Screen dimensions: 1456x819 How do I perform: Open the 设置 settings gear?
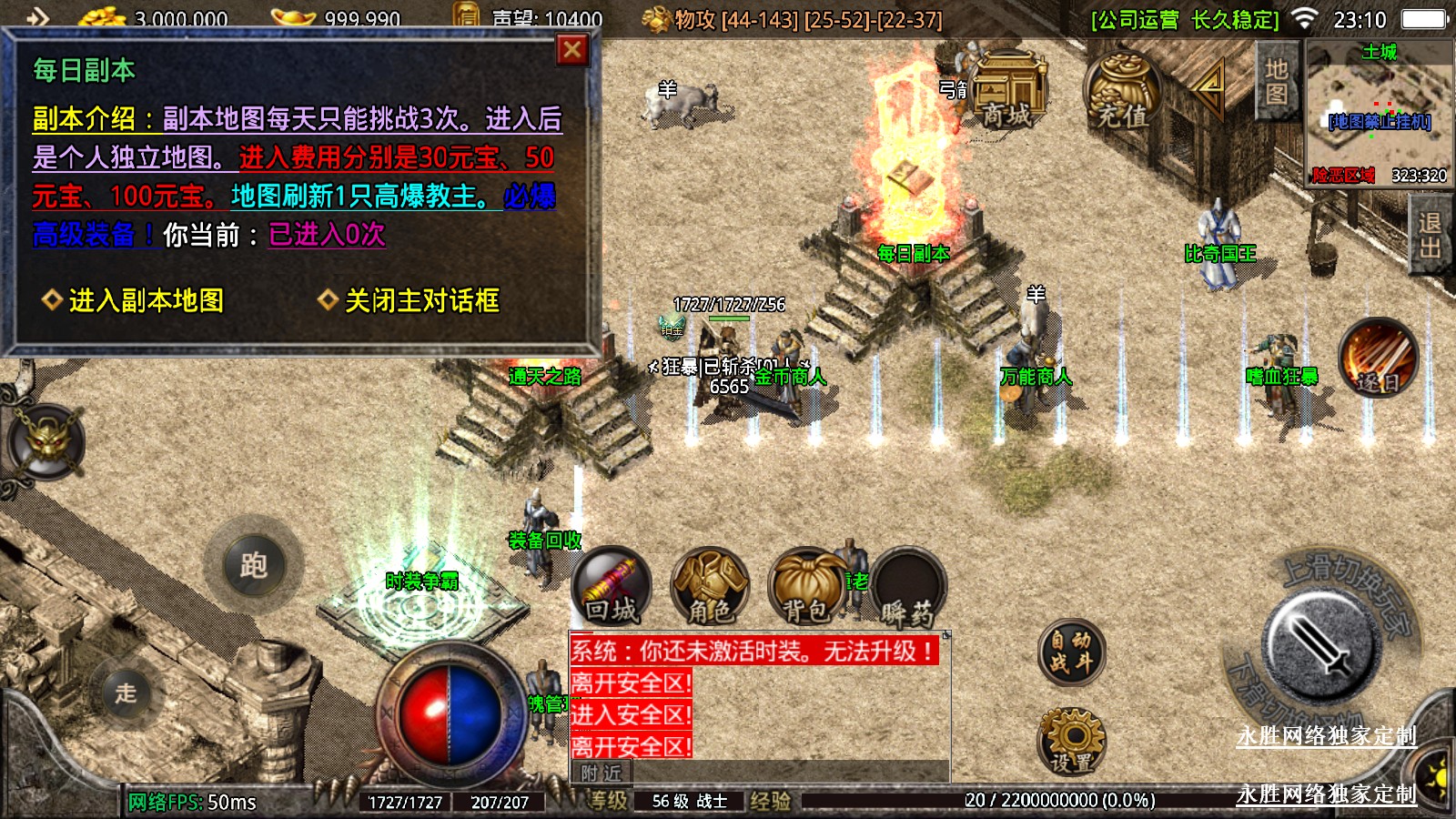[1071, 742]
